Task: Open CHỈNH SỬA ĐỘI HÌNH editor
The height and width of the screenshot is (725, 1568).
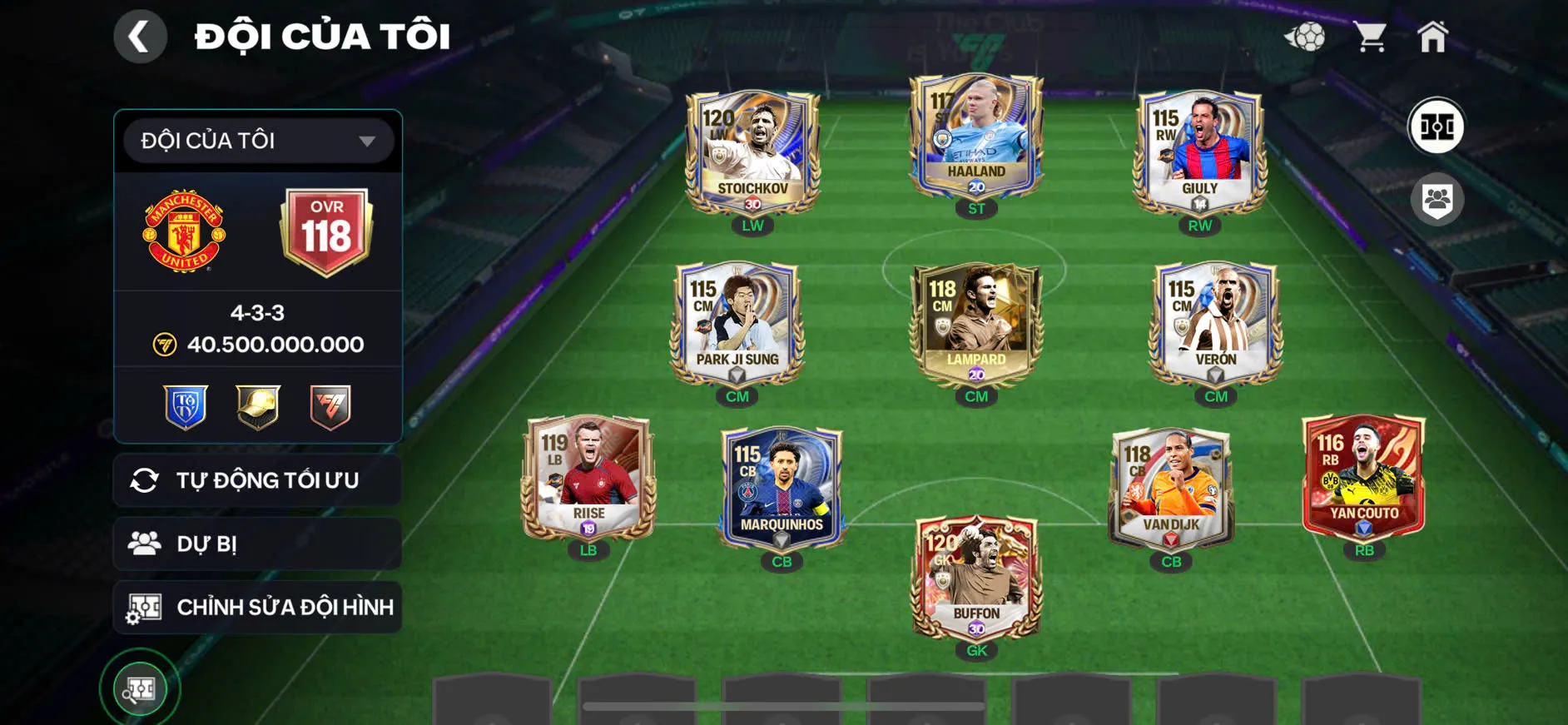Action: tap(256, 607)
